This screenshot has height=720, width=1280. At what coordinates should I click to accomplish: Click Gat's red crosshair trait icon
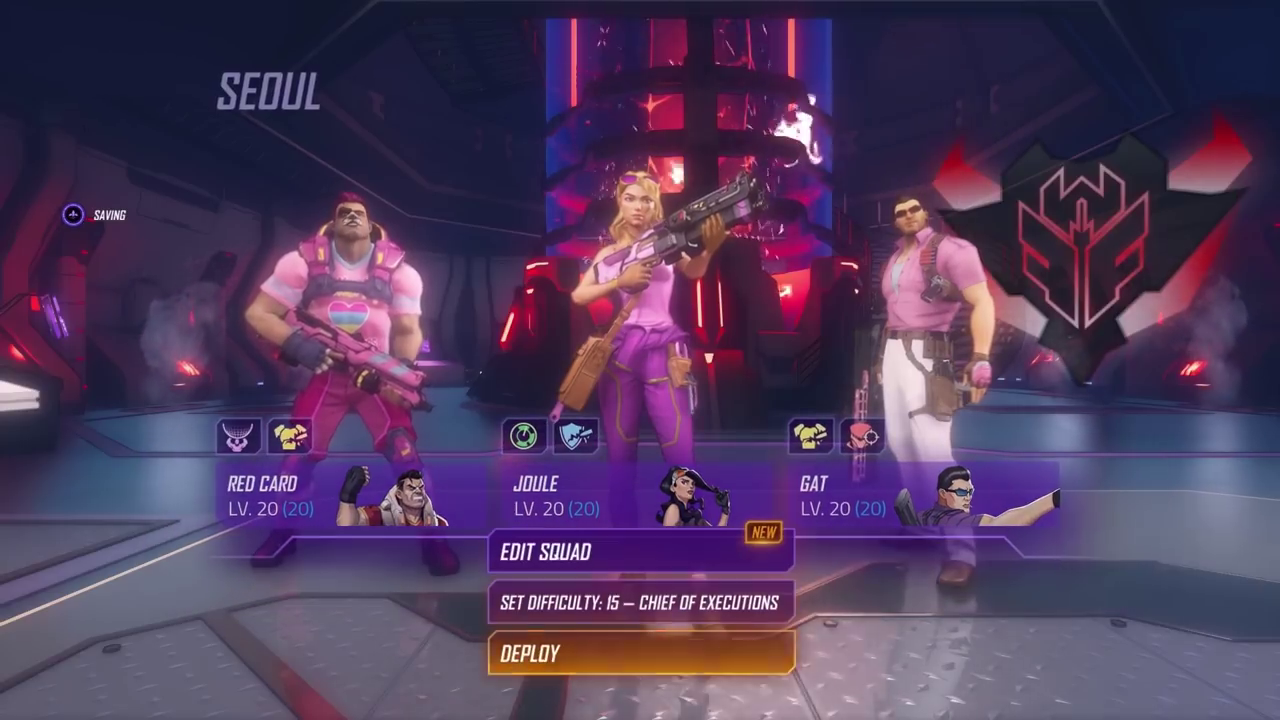click(861, 436)
